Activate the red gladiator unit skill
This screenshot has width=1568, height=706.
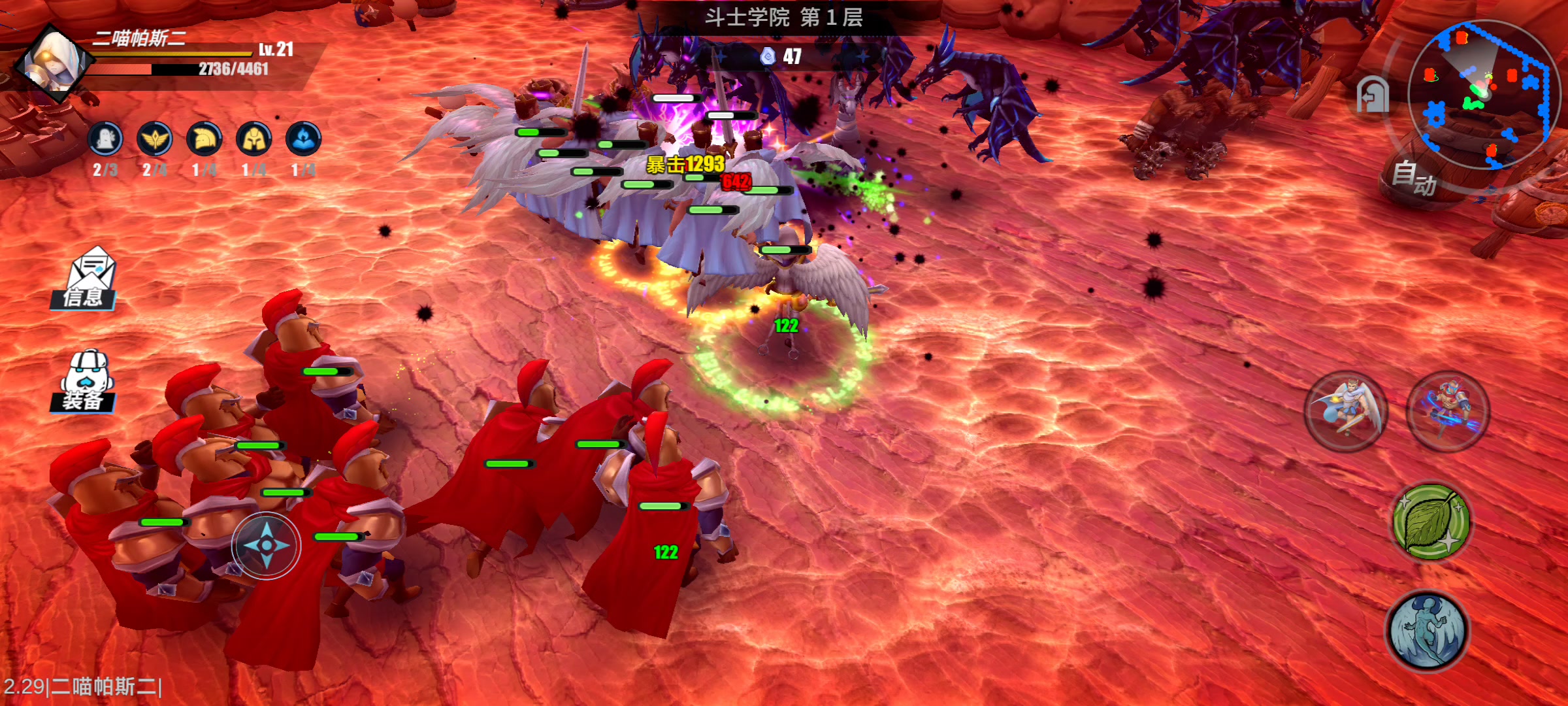[1448, 412]
